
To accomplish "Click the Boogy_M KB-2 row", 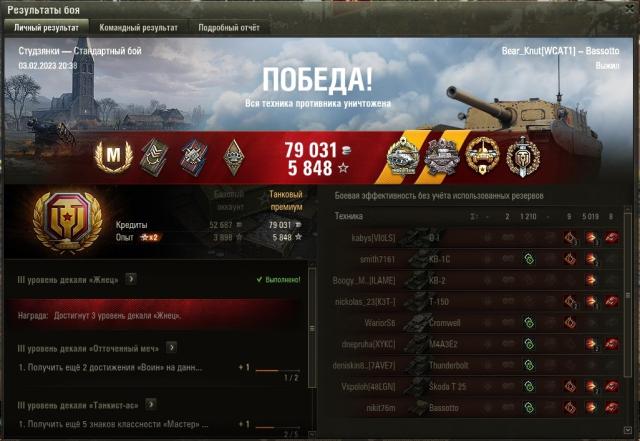I will [x=480, y=280].
